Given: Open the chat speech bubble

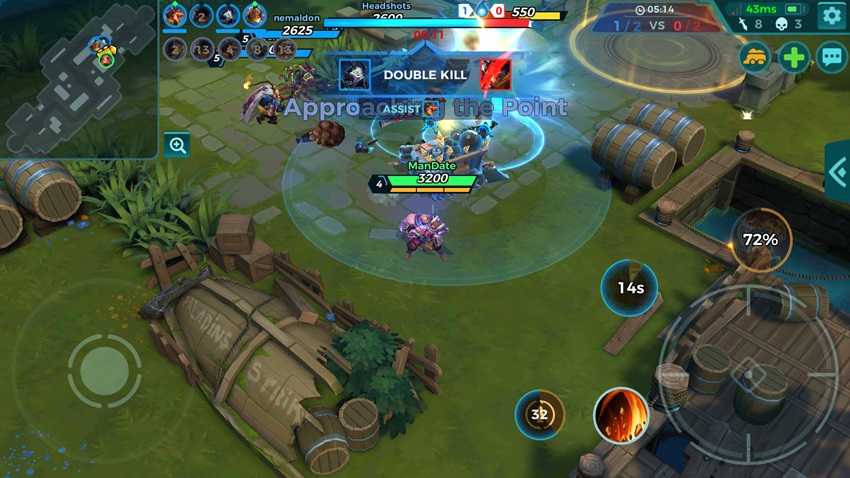Looking at the screenshot, I should pos(832,56).
